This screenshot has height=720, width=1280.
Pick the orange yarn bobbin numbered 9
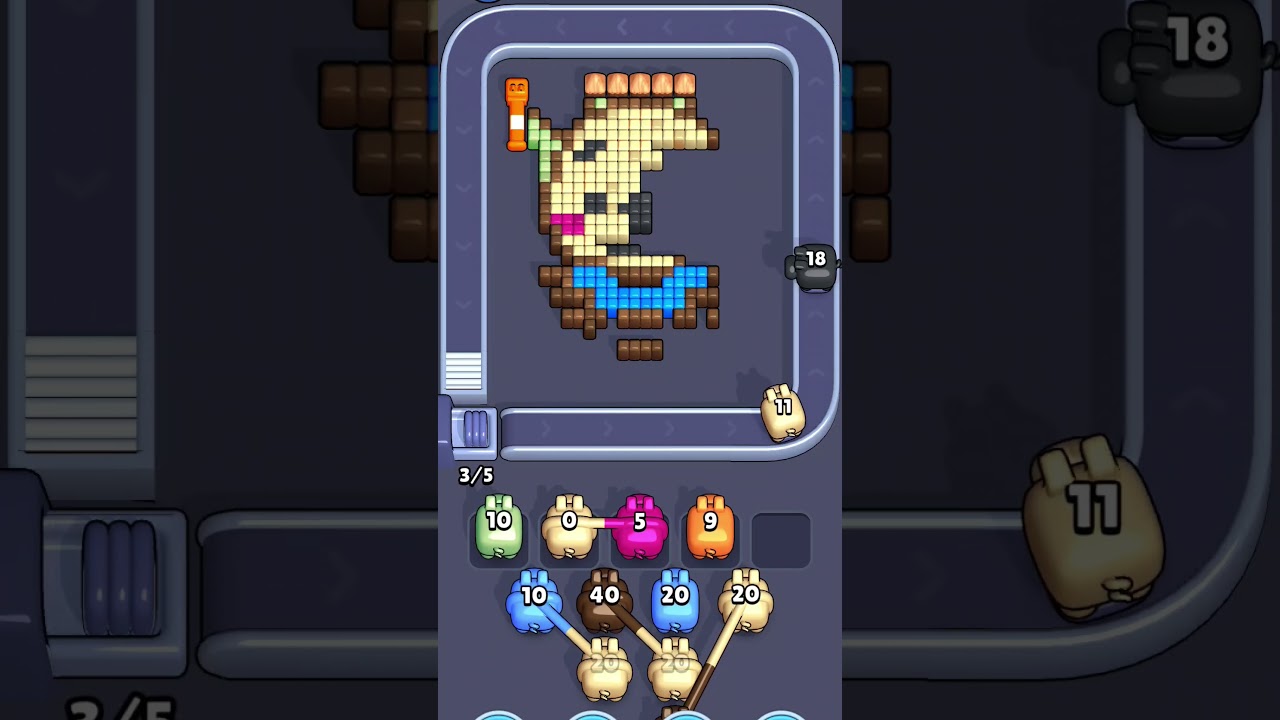coord(710,525)
